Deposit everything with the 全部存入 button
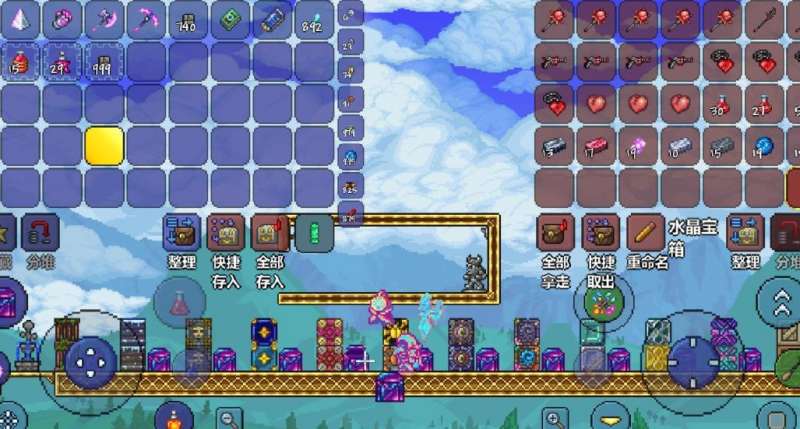Image resolution: width=800 pixels, height=429 pixels. pyautogui.click(x=269, y=233)
